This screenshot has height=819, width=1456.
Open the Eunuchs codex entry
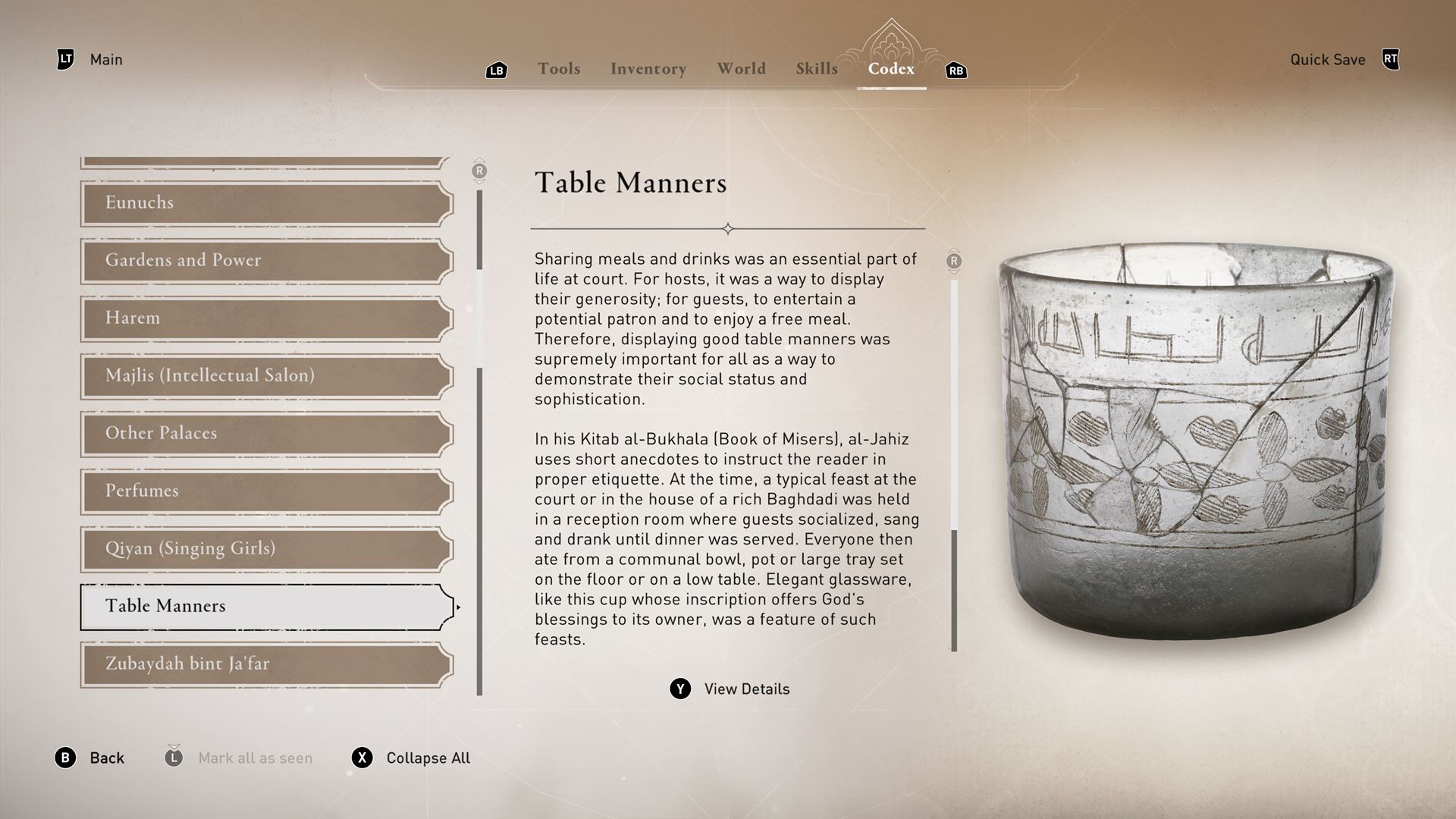[x=265, y=203]
